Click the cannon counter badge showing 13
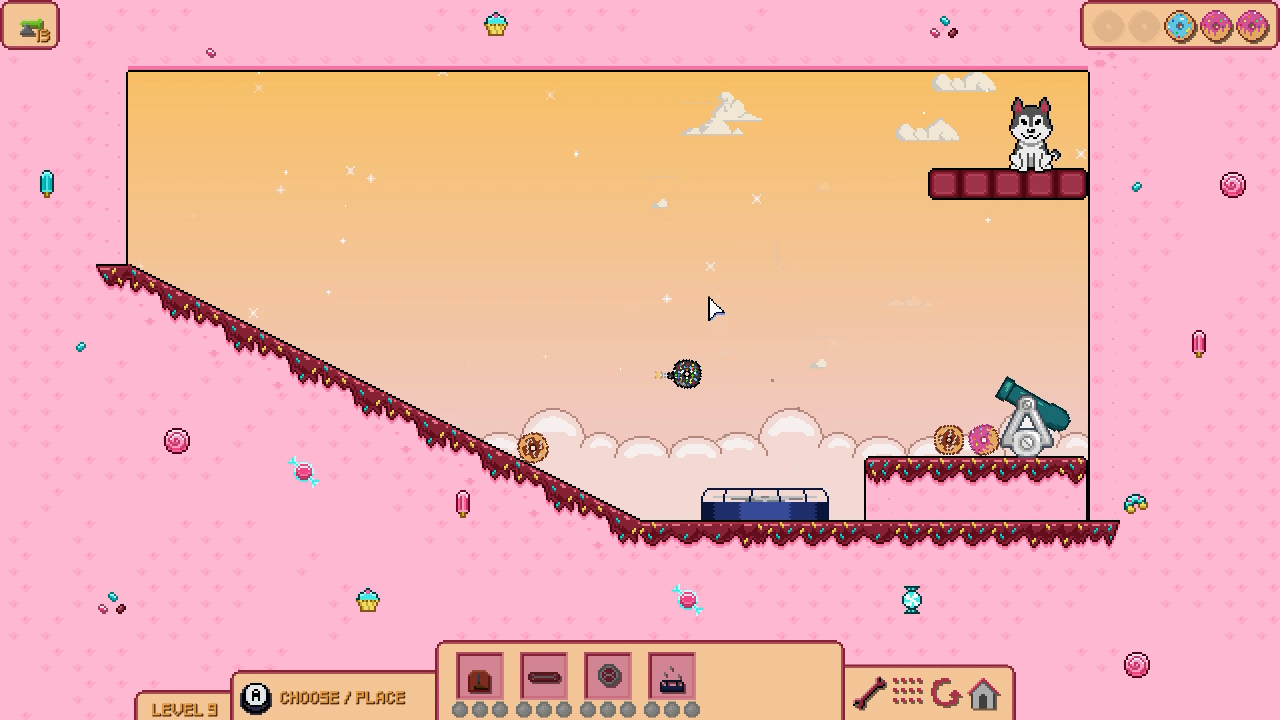The image size is (1280, 720). [31, 26]
